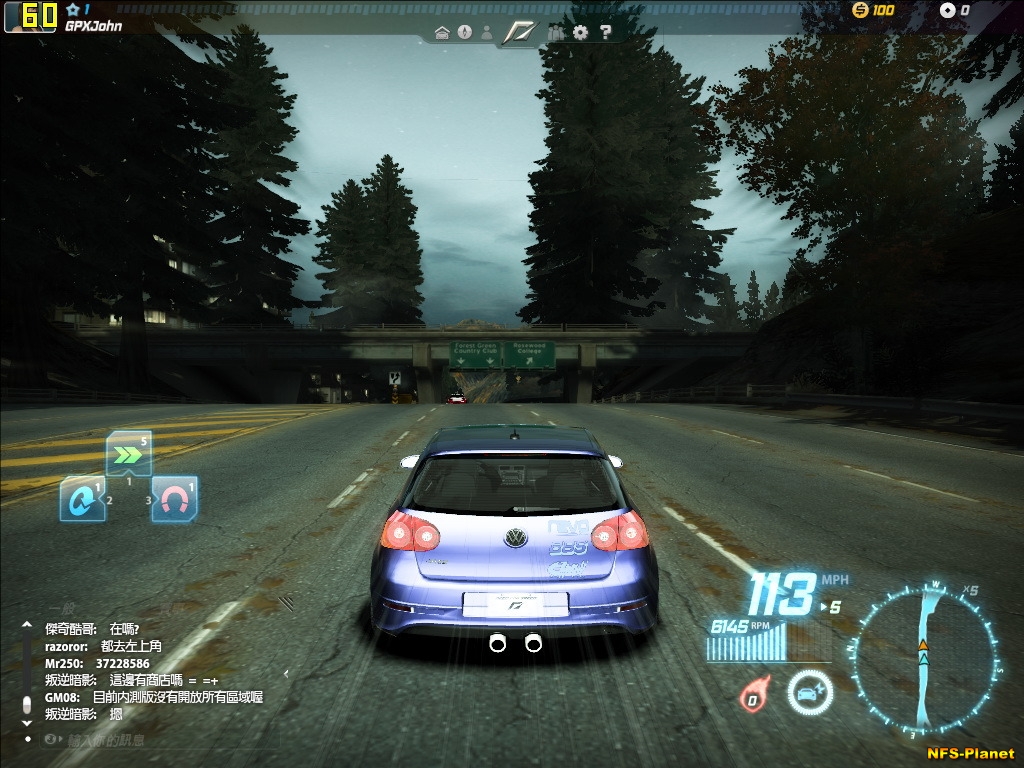Screen dimensions: 1024x768
Task: Open help with the question mark
Action: (605, 33)
